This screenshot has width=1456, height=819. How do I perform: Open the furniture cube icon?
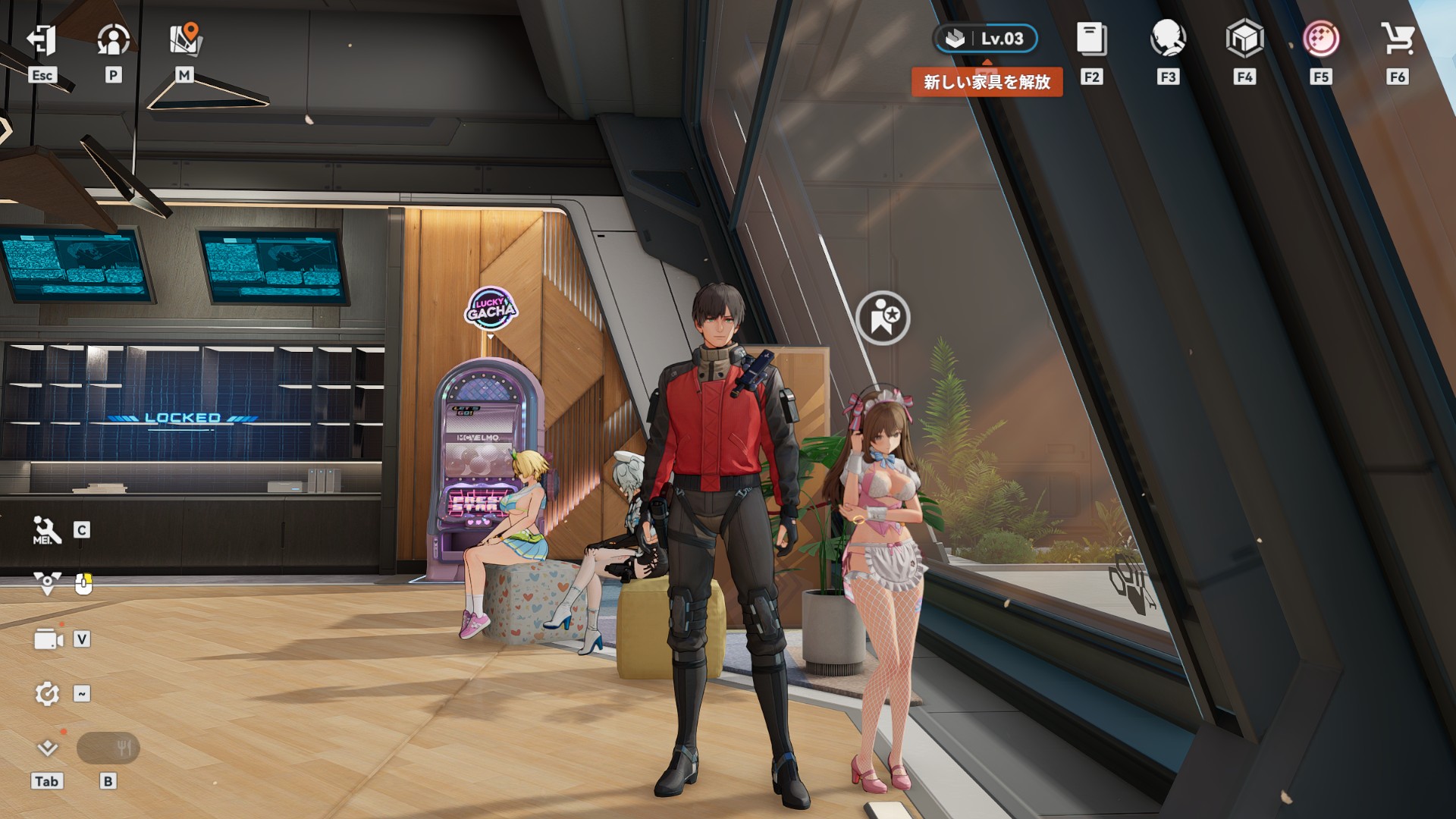click(1244, 39)
